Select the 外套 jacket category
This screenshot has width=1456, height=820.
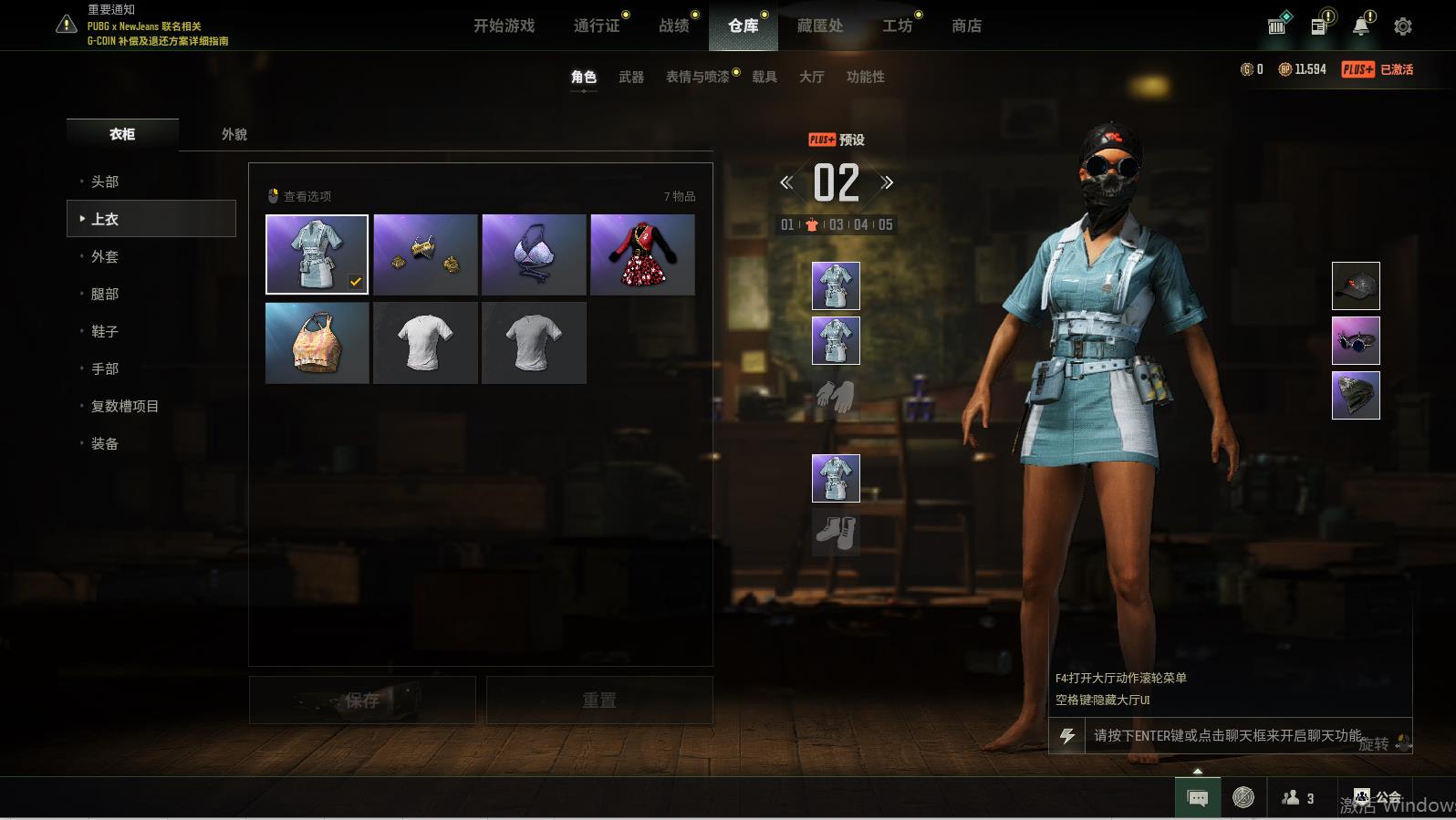[x=105, y=256]
